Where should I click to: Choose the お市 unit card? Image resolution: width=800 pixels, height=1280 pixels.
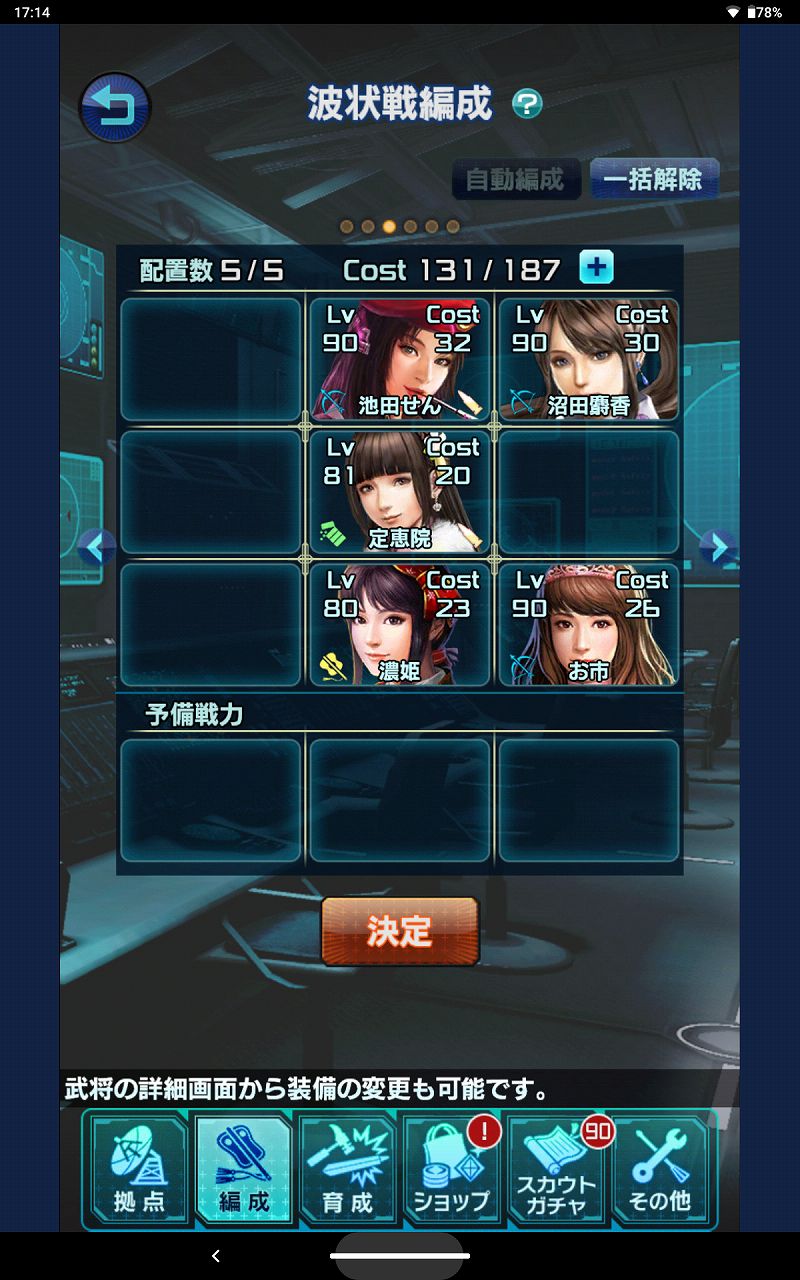click(x=588, y=625)
